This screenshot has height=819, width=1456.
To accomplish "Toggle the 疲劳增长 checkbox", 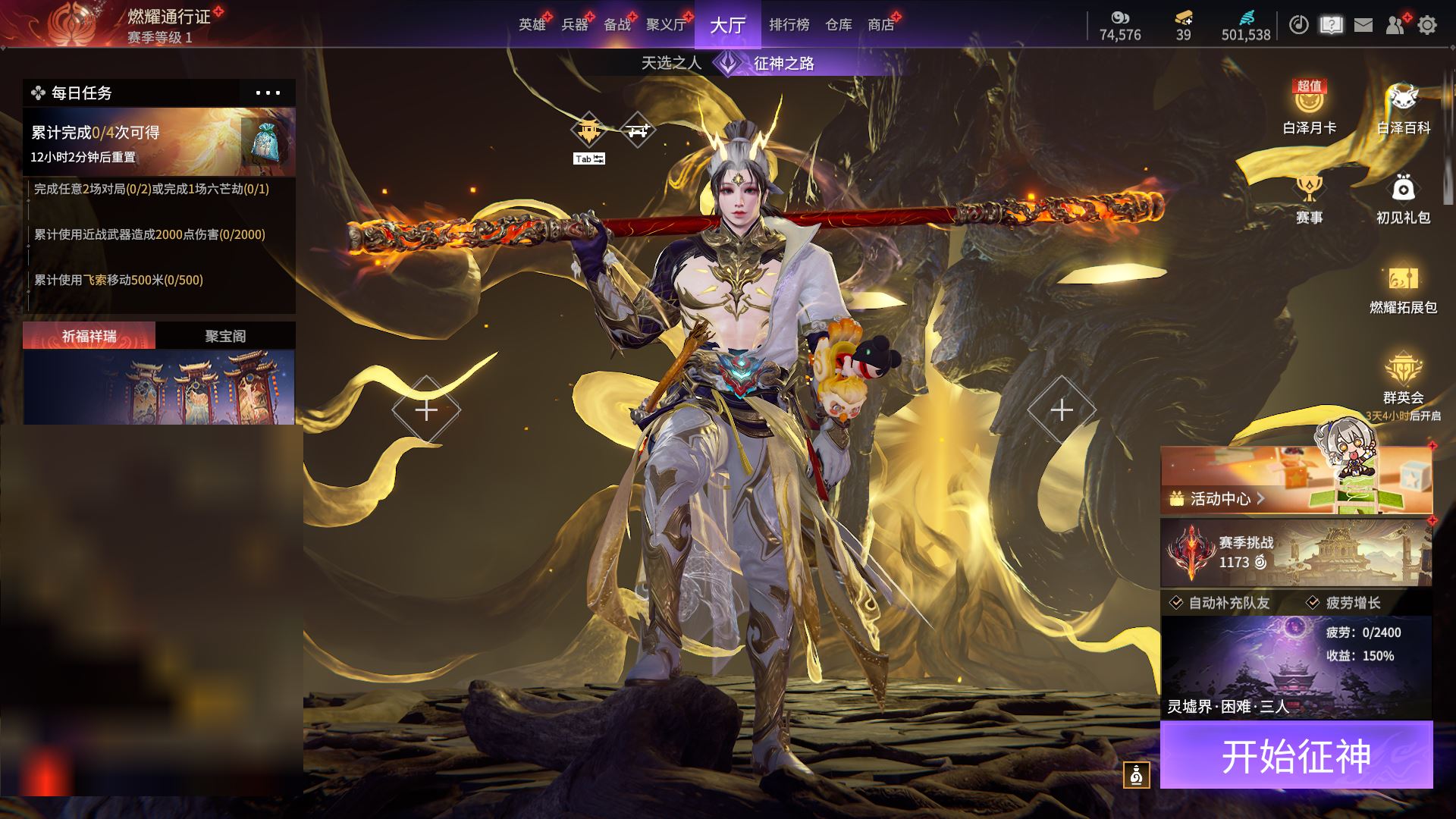I will [x=1313, y=603].
